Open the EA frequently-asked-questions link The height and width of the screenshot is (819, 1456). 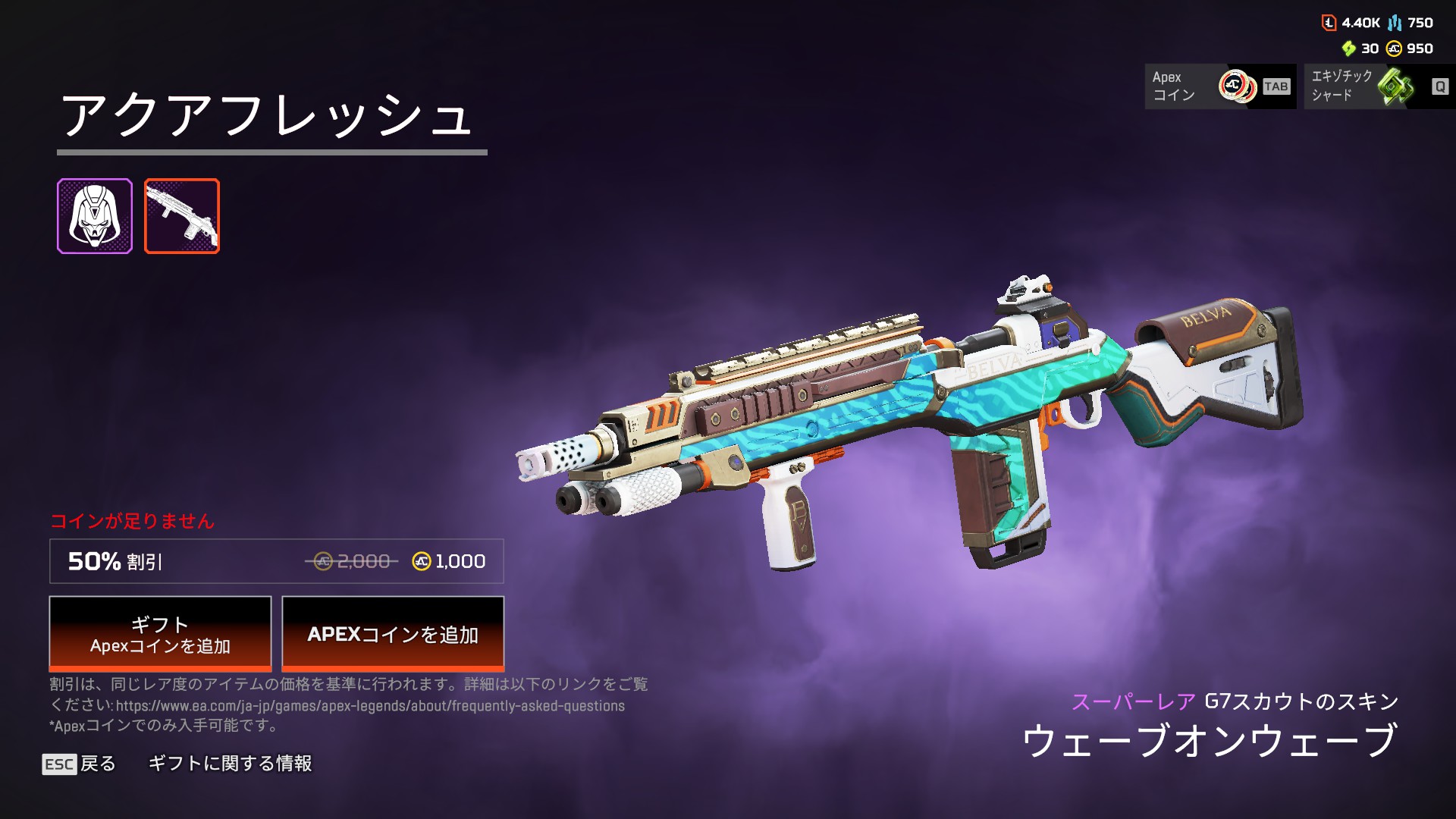coord(370,706)
